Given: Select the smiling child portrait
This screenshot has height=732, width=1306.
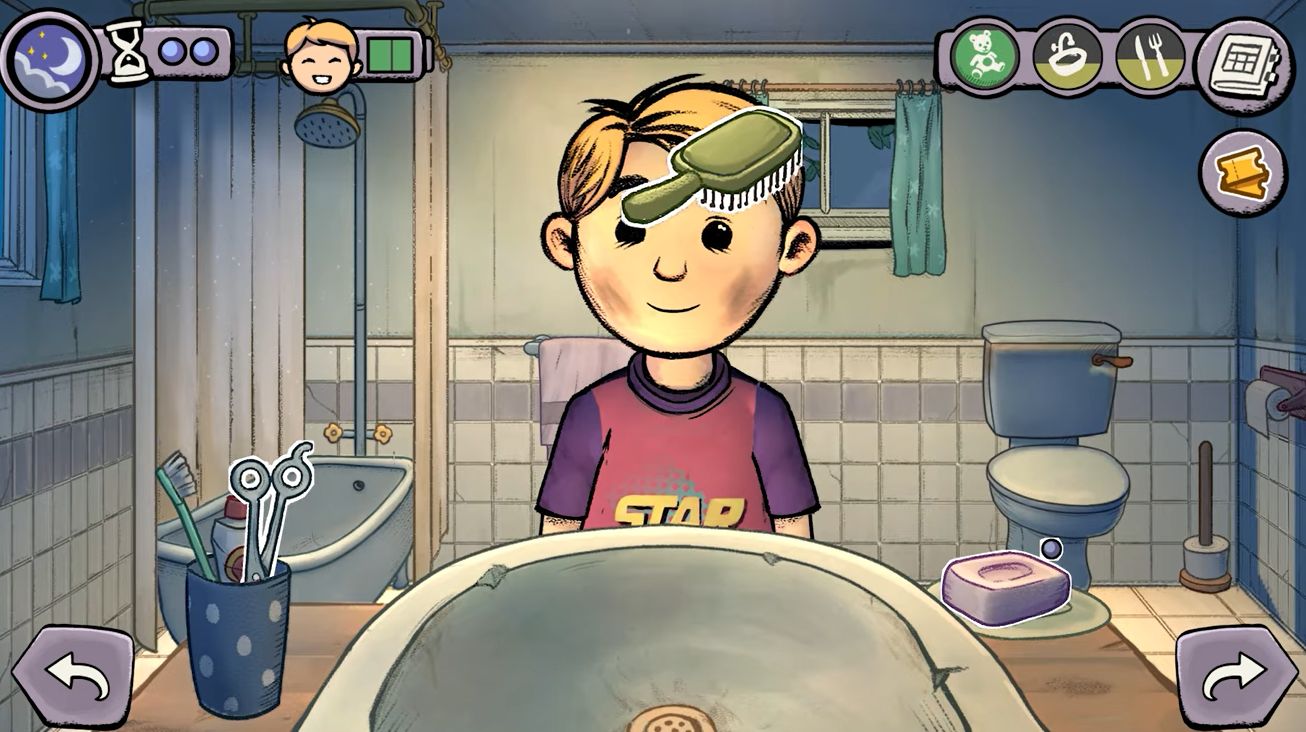Looking at the screenshot, I should point(321,55).
